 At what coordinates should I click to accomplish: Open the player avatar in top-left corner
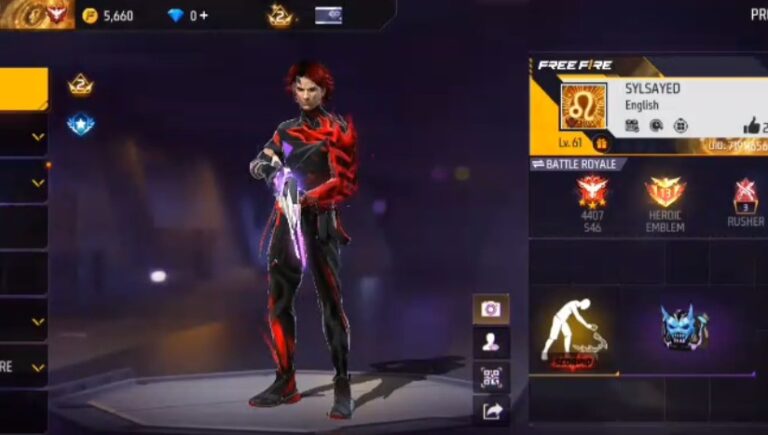pos(38,14)
